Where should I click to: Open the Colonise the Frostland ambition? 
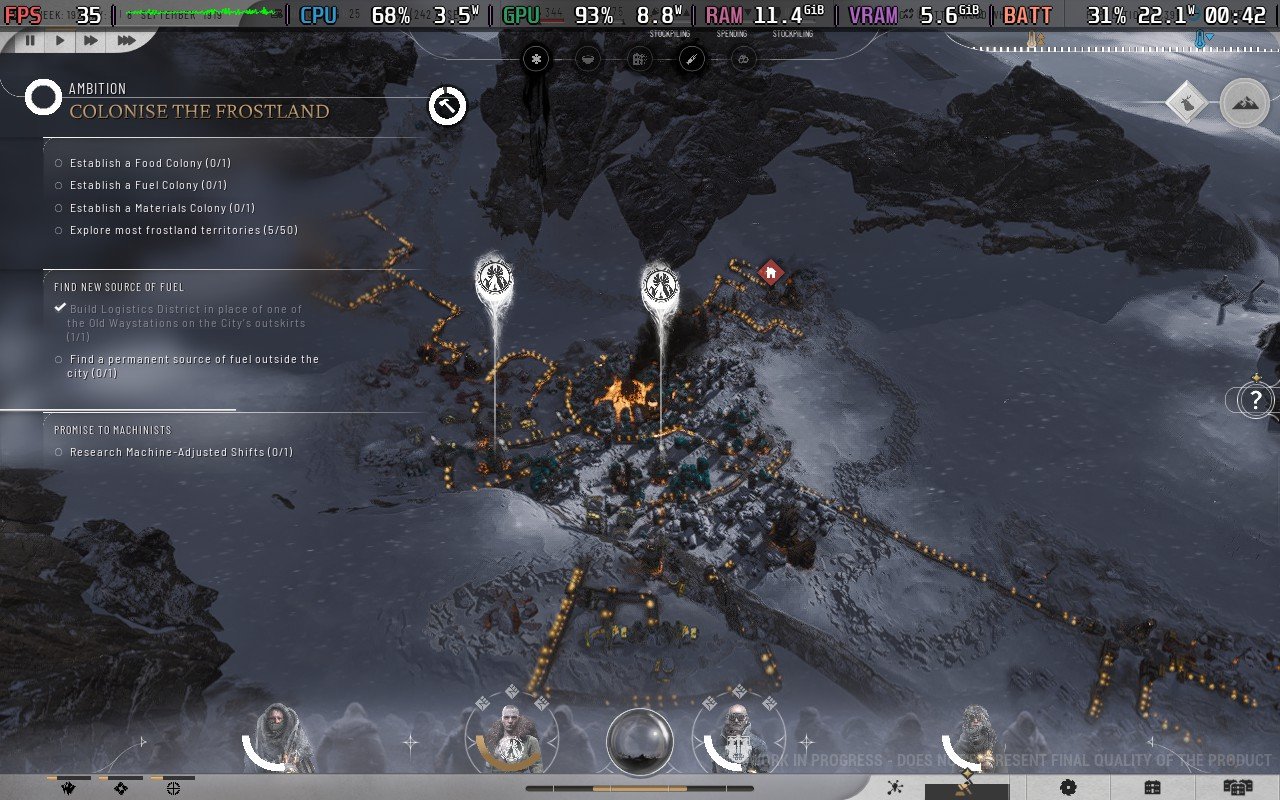click(x=198, y=111)
